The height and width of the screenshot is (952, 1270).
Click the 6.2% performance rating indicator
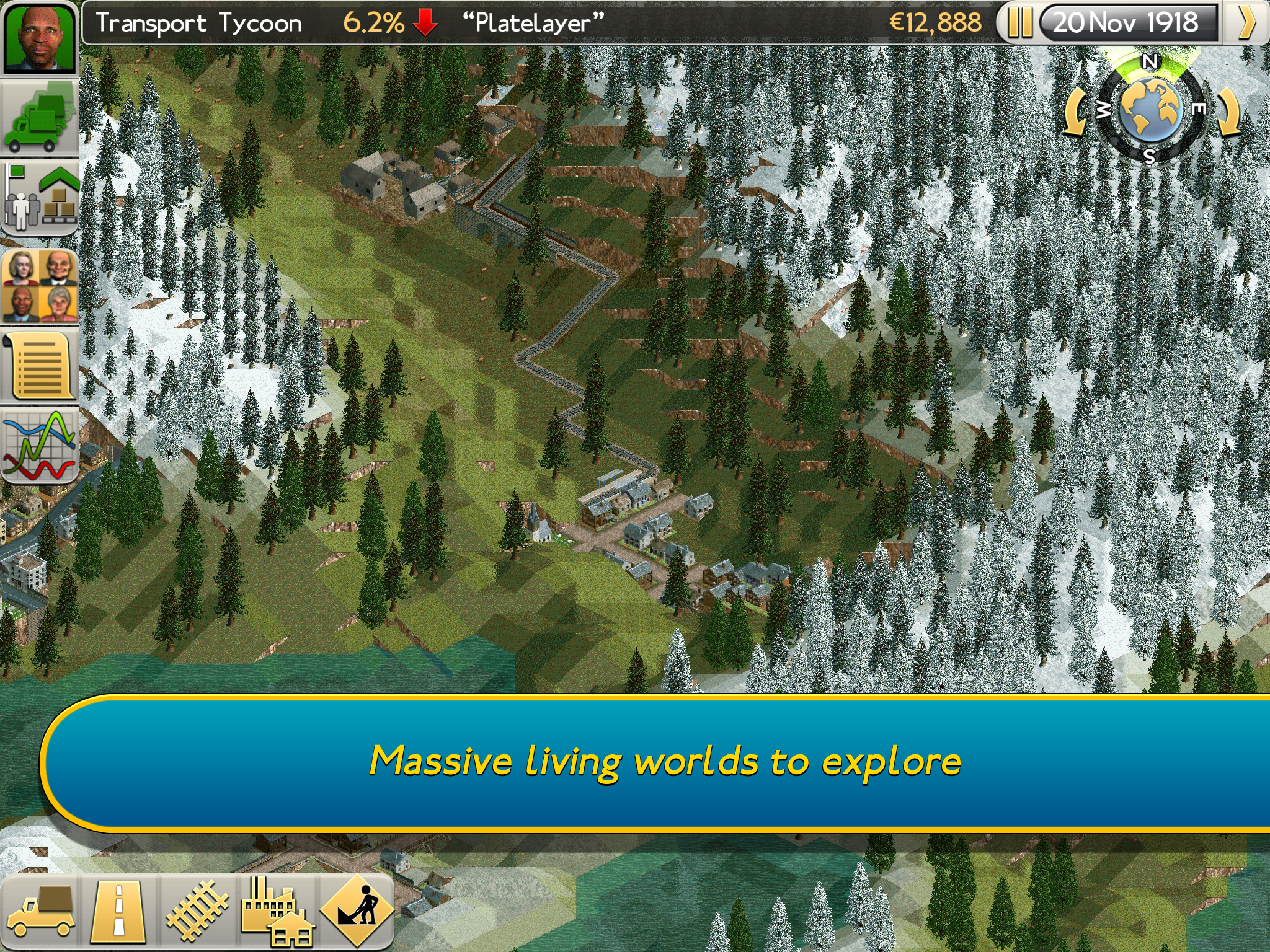(x=372, y=24)
